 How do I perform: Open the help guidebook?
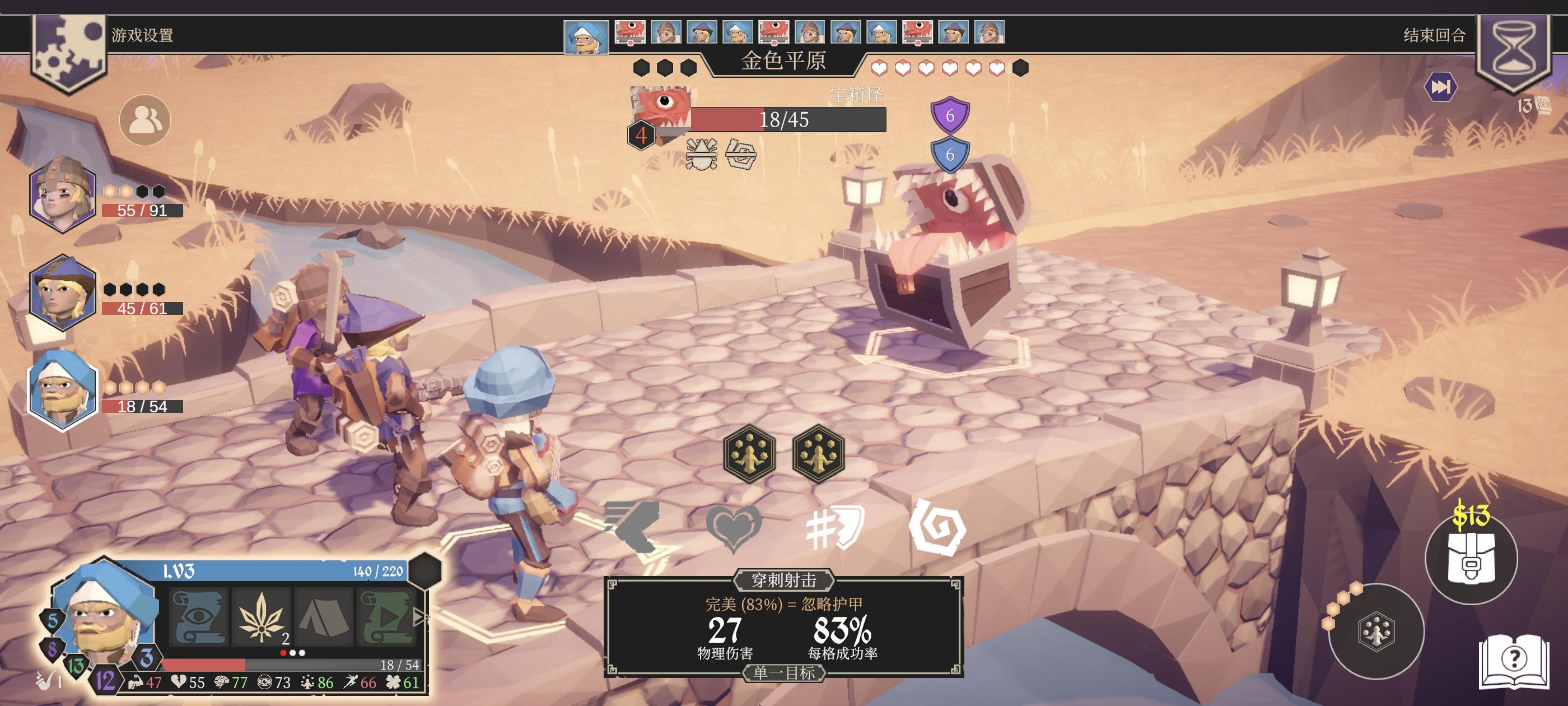pos(1514,661)
